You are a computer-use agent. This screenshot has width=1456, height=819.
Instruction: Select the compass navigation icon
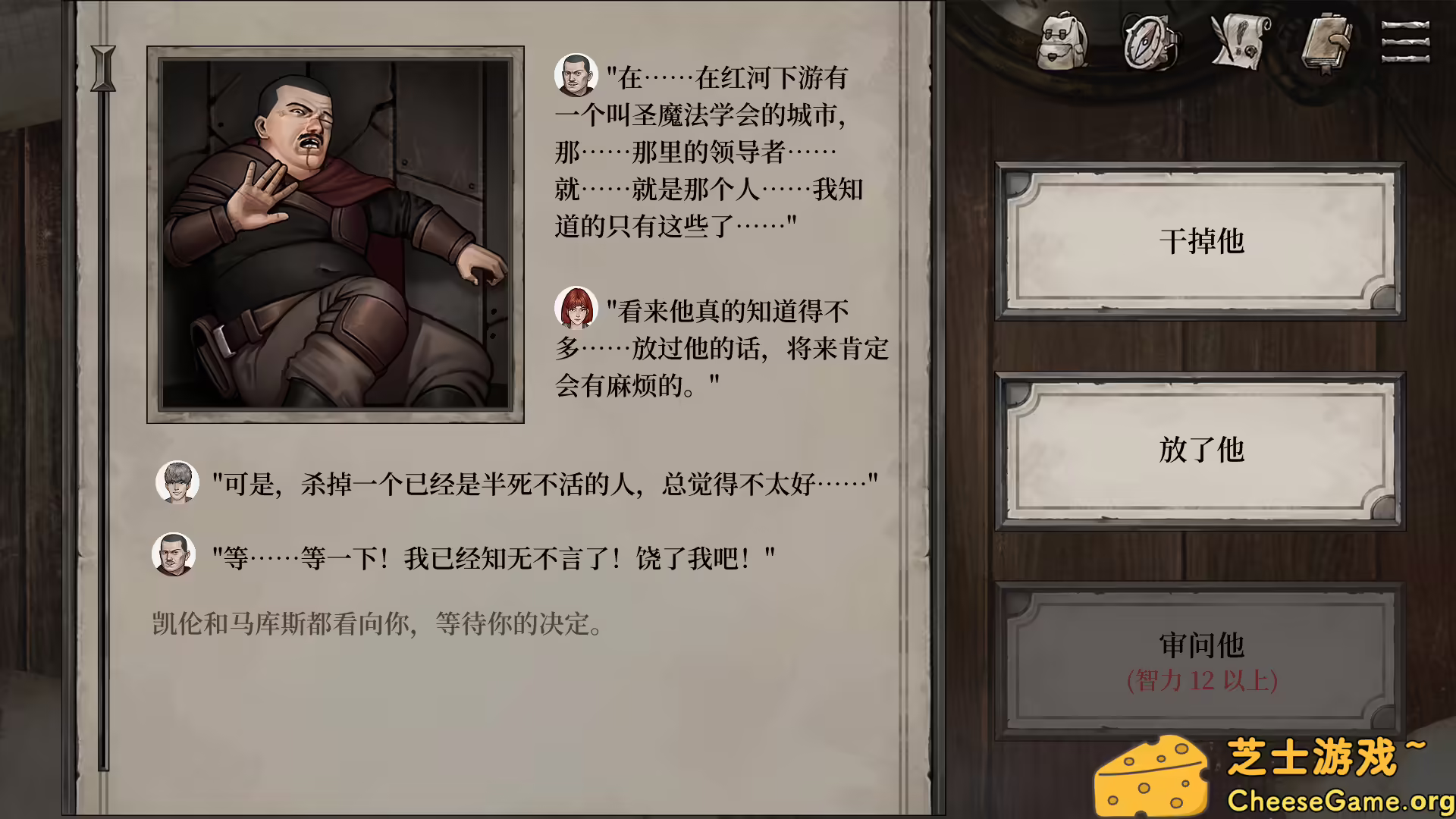(x=1149, y=43)
